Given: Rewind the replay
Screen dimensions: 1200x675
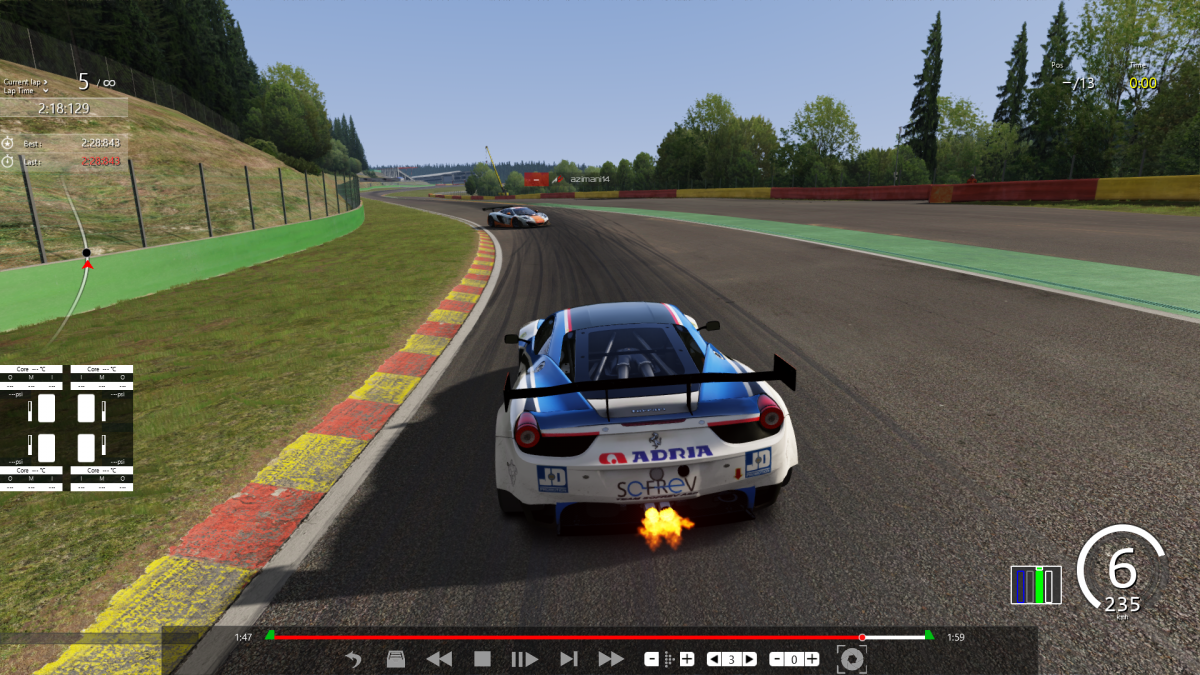Looking at the screenshot, I should pos(439,659).
